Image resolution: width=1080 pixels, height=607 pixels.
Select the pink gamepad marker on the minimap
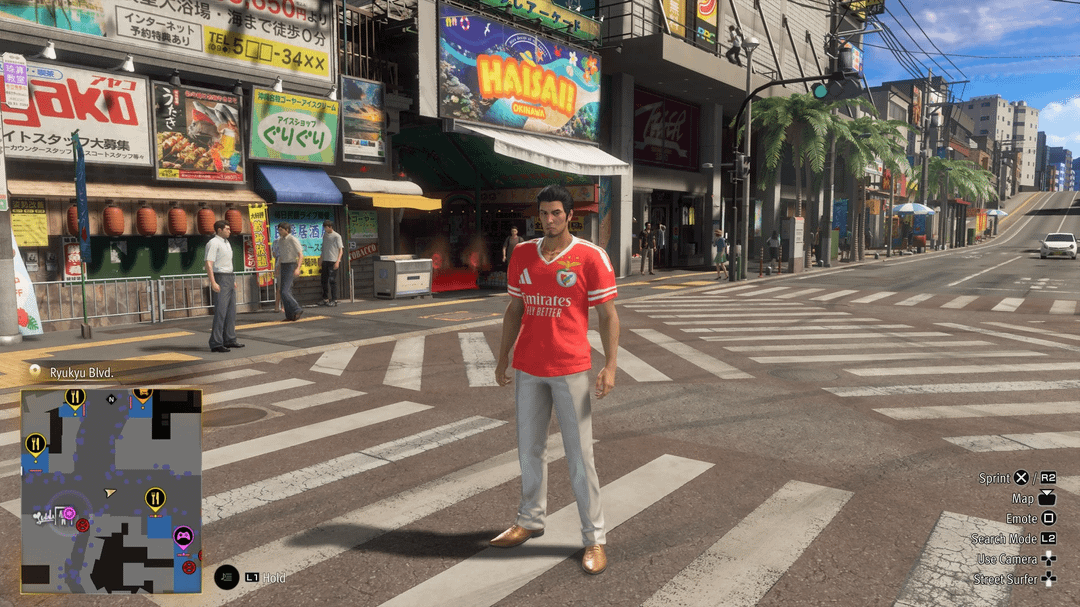pos(183,538)
